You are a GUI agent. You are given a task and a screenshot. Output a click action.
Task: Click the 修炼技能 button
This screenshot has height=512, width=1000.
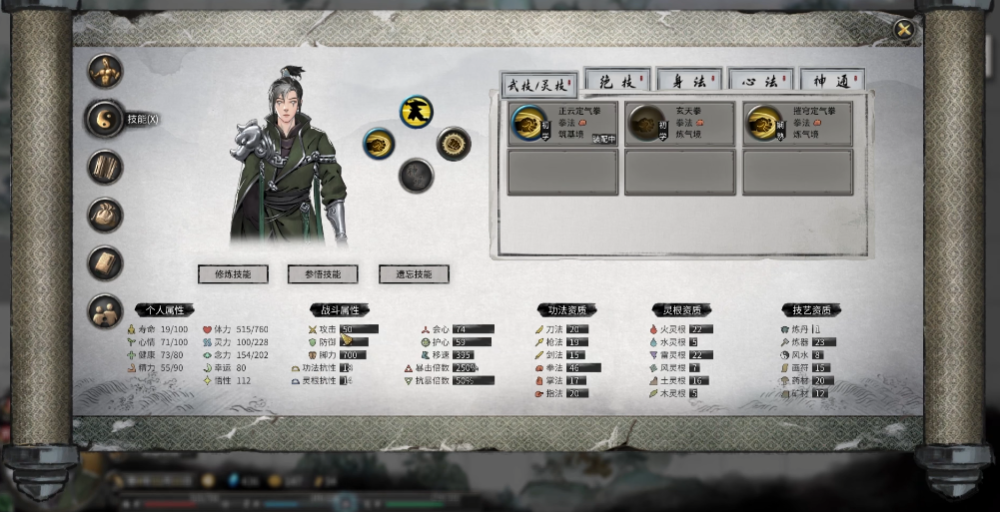coord(233,274)
